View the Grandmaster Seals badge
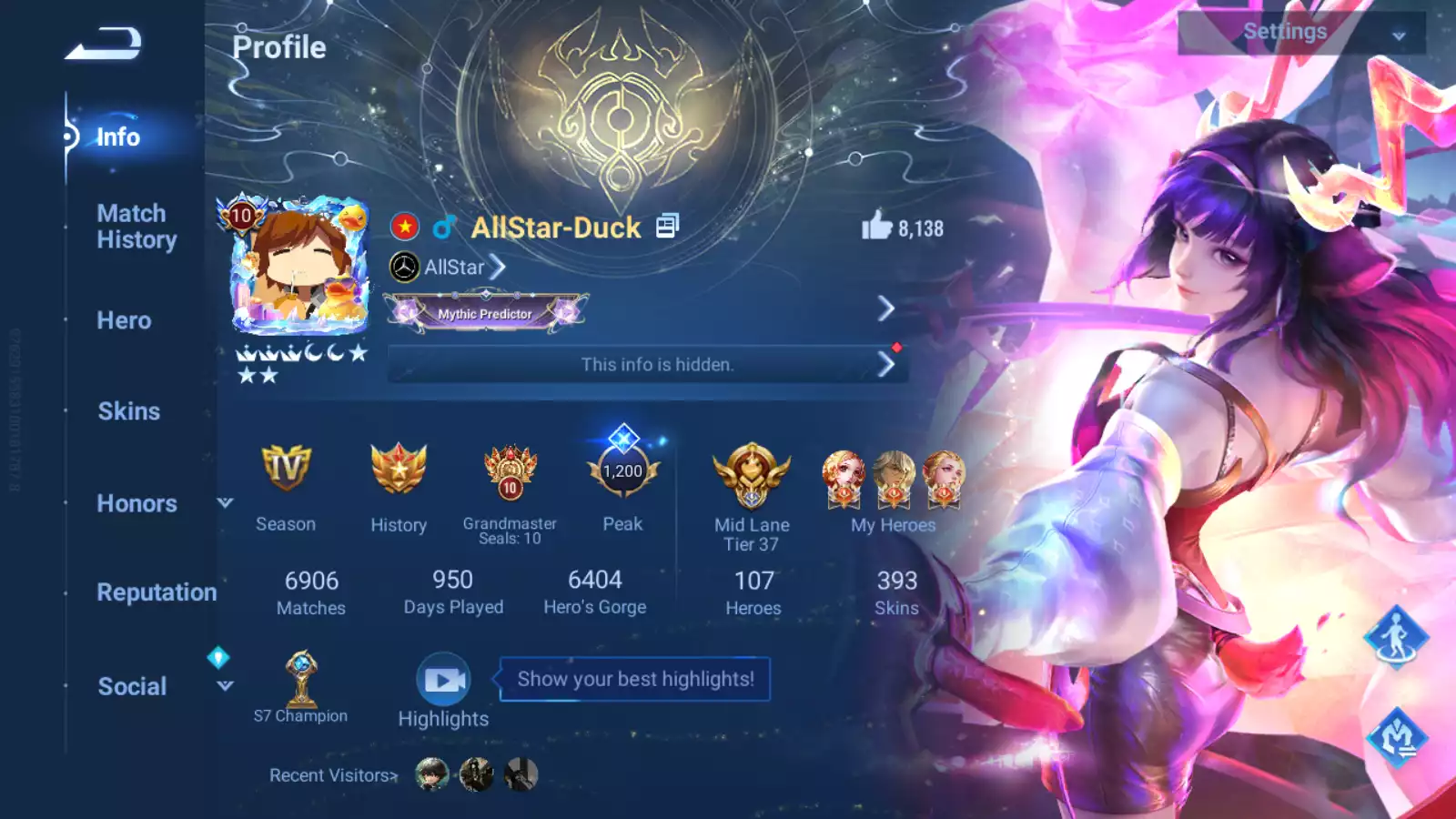The image size is (1456, 819). [x=510, y=471]
